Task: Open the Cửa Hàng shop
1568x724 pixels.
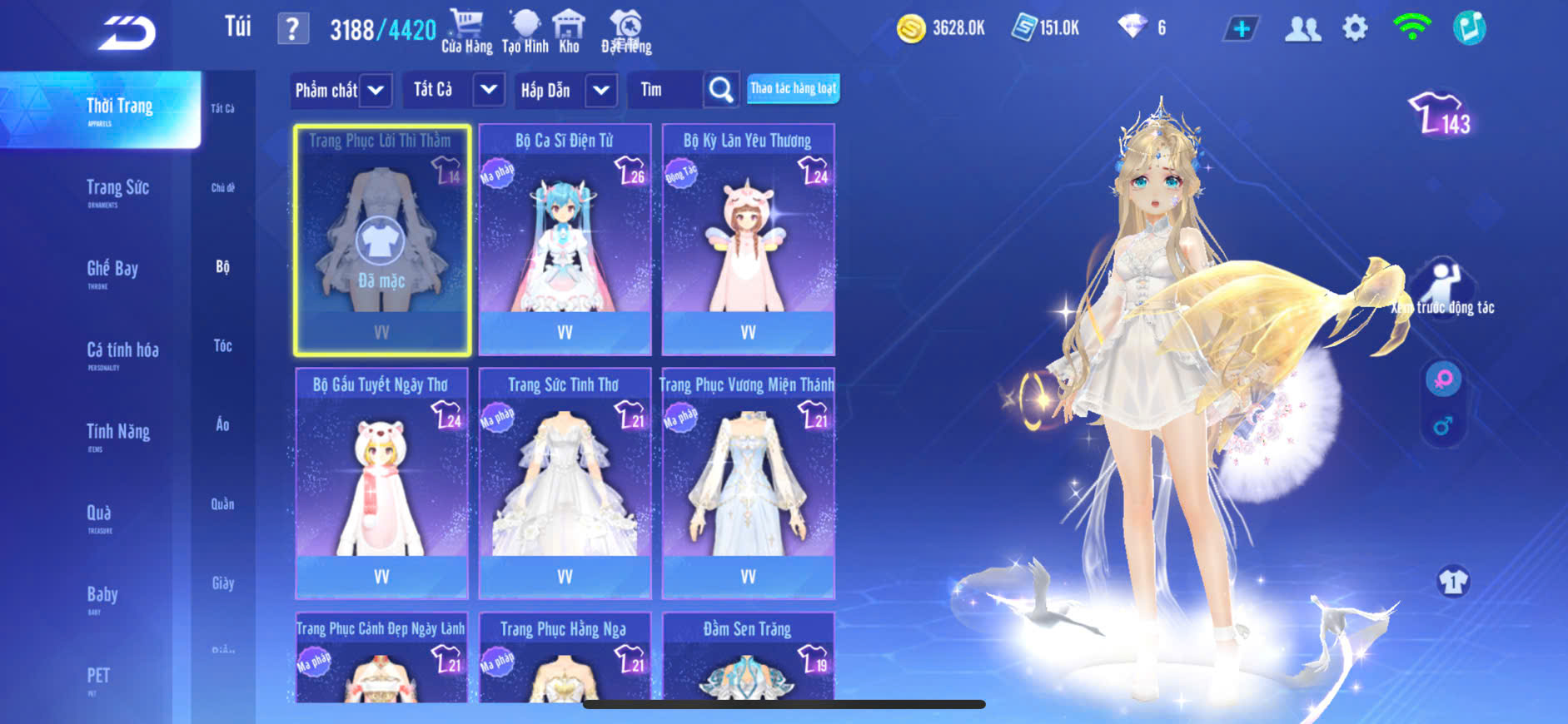Action: coord(466,31)
